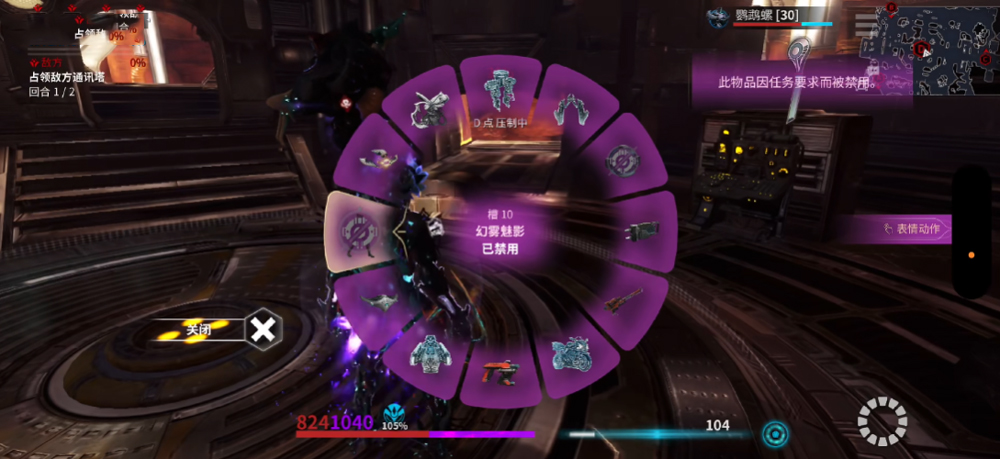This screenshot has width=1000, height=459.
Task: Tap the glowing cyan energy orb icon
Action: coord(773,434)
